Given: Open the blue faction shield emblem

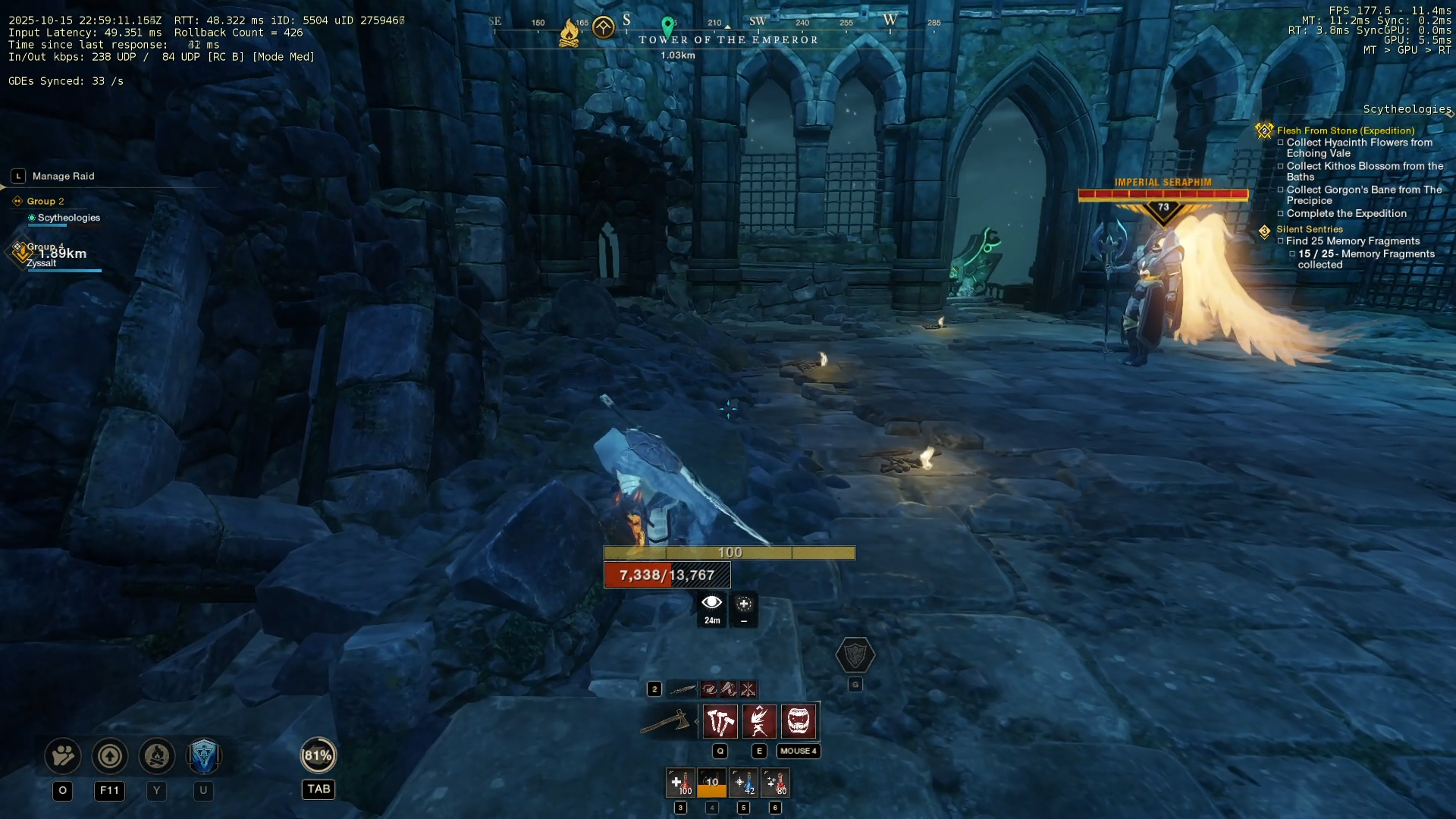Looking at the screenshot, I should pyautogui.click(x=203, y=756).
